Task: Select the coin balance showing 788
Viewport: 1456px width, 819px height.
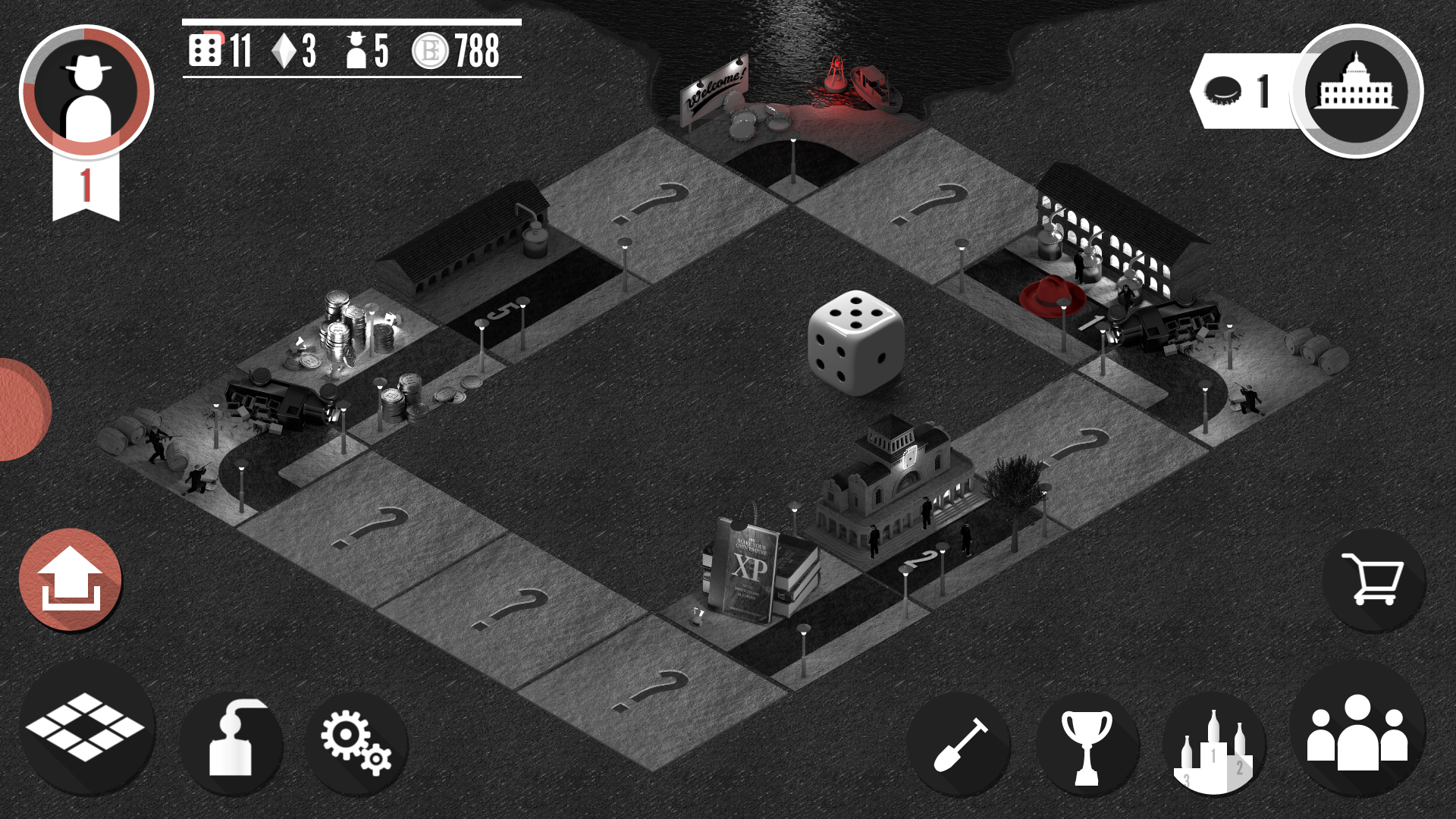Action: [455, 52]
